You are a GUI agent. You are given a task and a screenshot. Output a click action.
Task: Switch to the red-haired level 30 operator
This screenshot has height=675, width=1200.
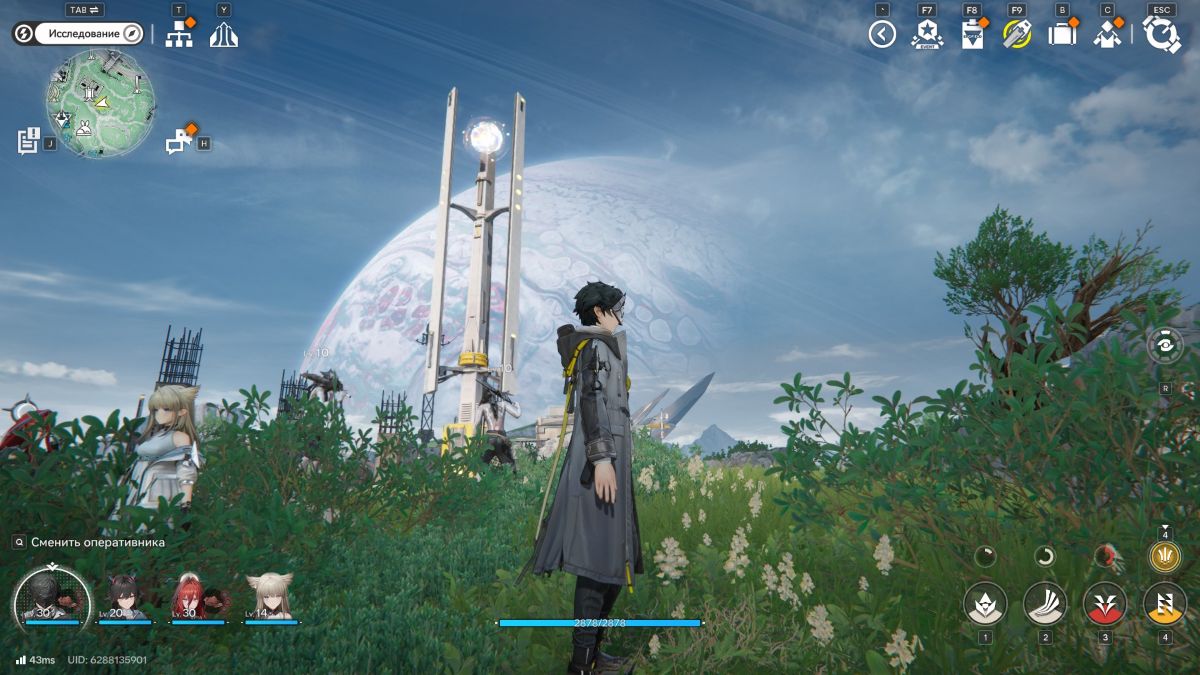[198, 598]
